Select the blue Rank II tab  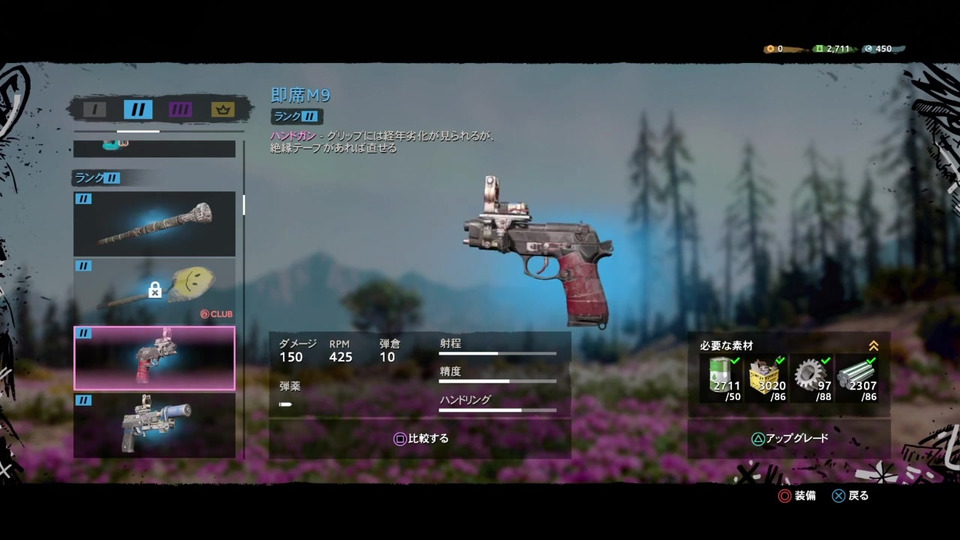[138, 109]
